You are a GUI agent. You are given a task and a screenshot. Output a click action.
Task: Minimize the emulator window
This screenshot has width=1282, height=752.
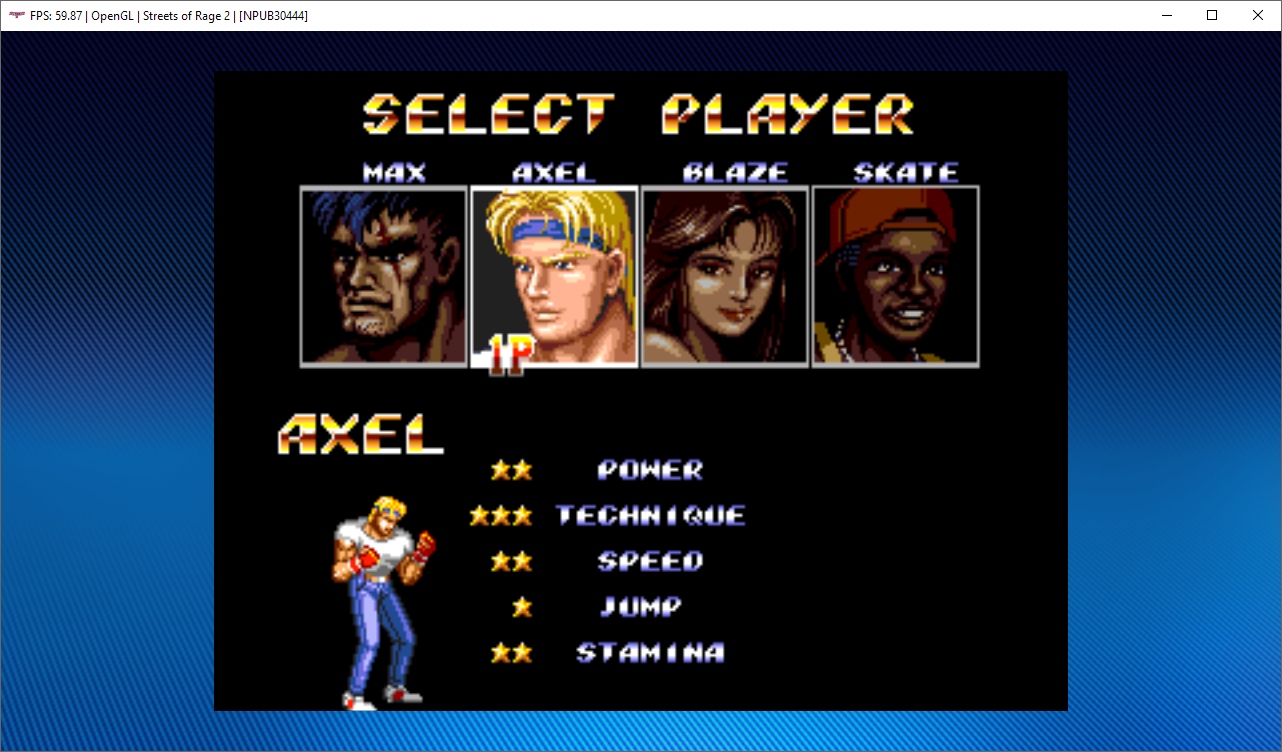[x=1166, y=15]
